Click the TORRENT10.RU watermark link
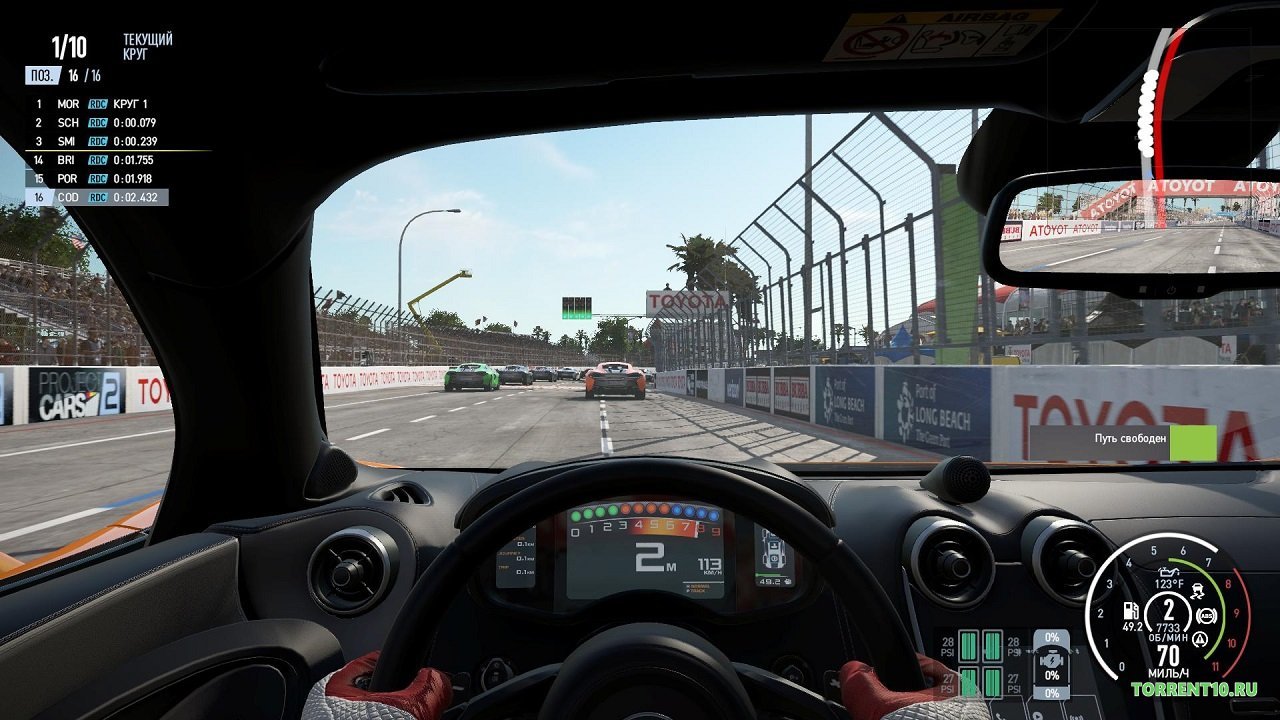The height and width of the screenshot is (720, 1280). pyautogui.click(x=1195, y=689)
